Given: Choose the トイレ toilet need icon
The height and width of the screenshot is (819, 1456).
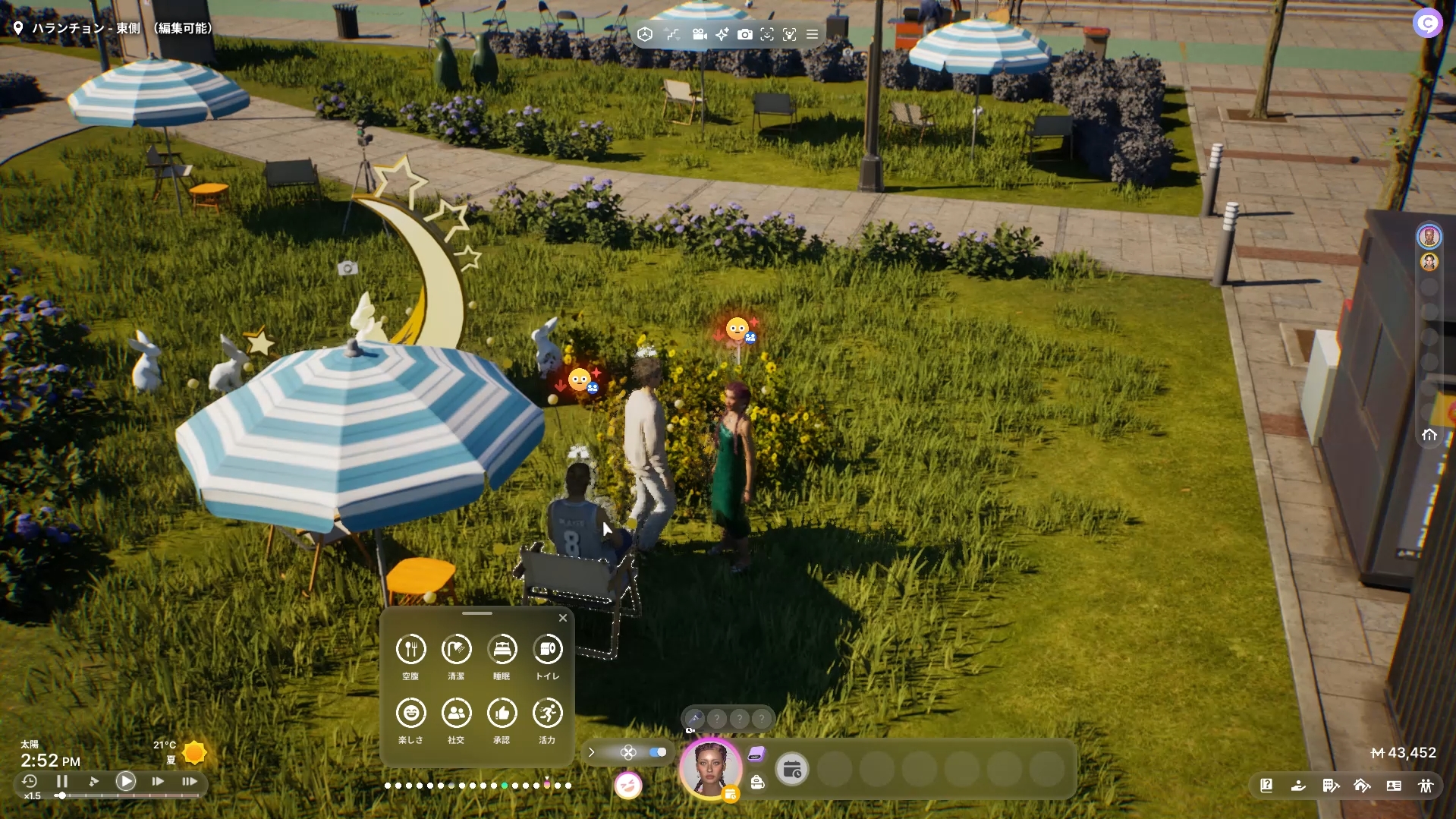Looking at the screenshot, I should coord(548,649).
